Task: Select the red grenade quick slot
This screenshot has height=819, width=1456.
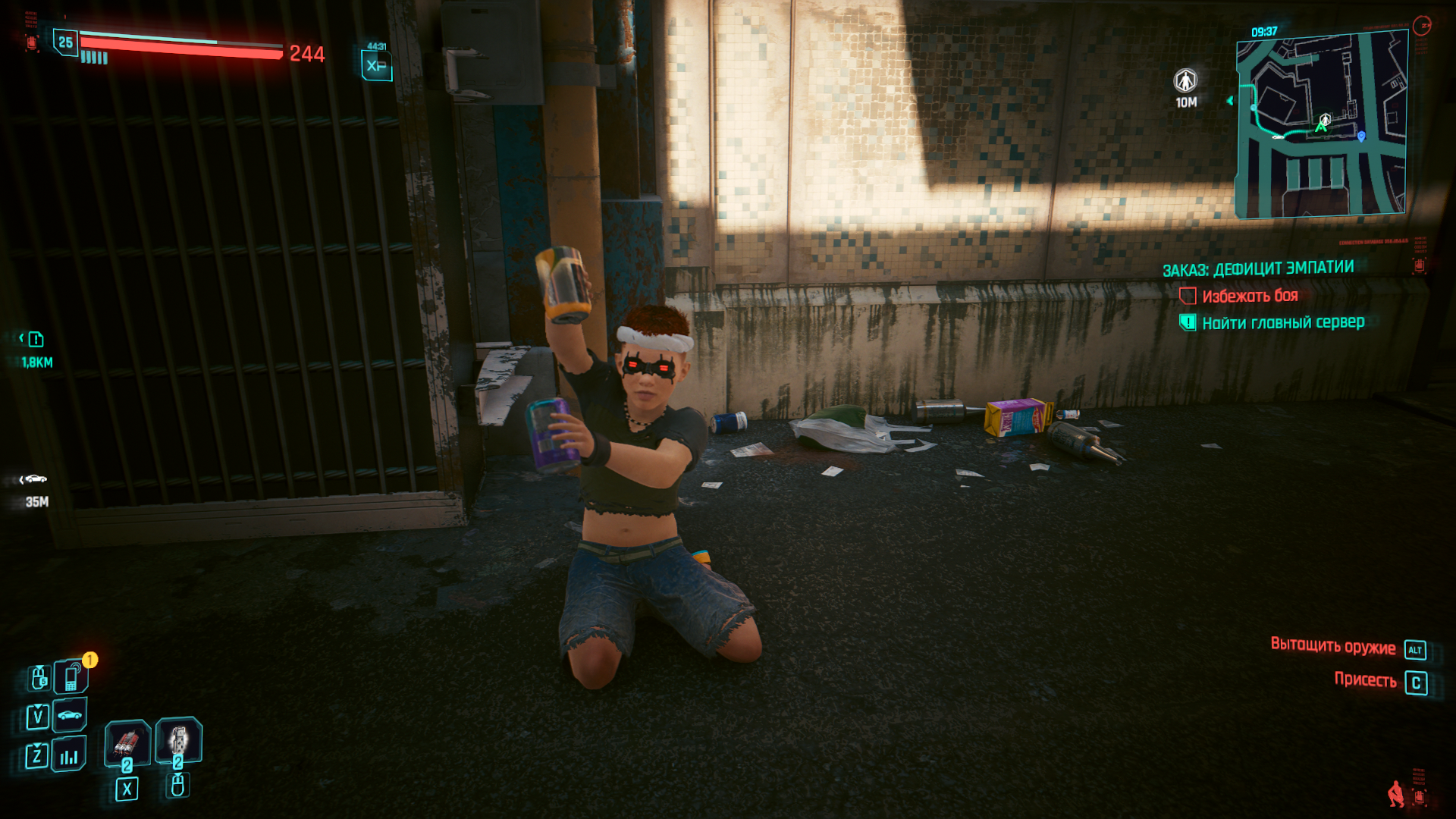Action: coord(127,742)
